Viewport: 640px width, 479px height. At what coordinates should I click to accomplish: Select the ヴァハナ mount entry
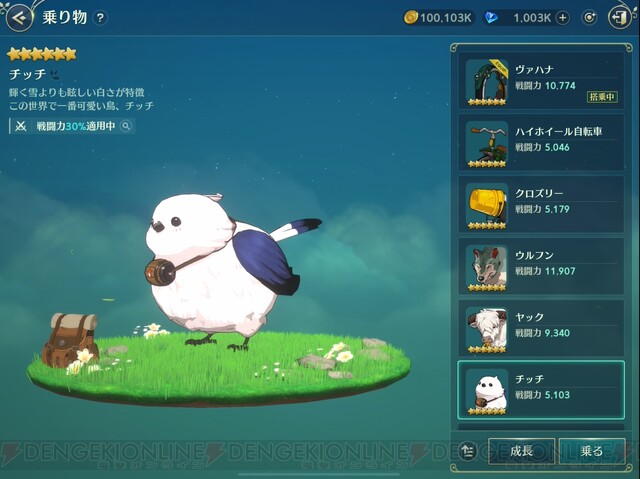(x=541, y=83)
